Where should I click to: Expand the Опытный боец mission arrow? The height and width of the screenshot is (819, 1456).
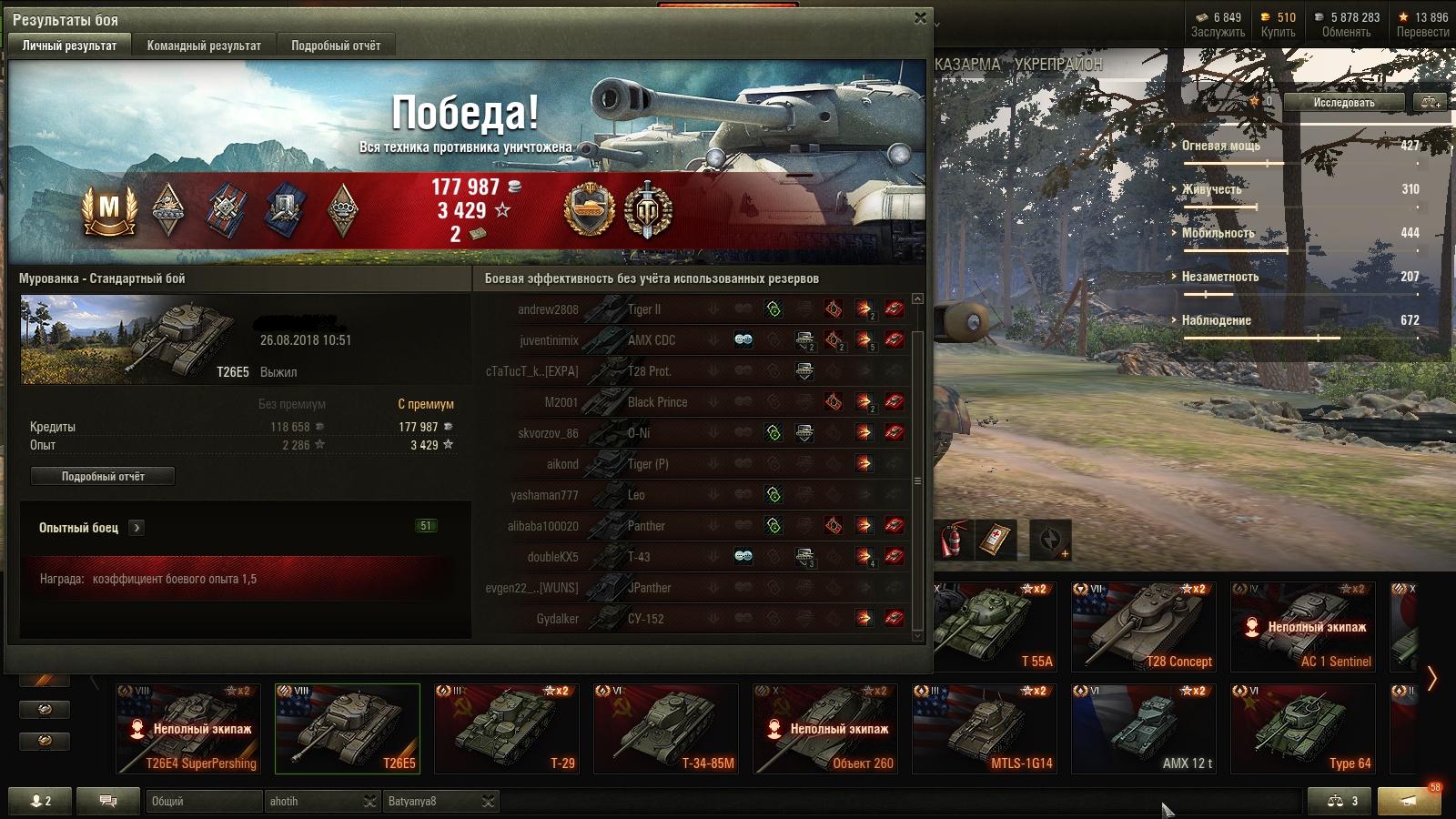point(136,528)
